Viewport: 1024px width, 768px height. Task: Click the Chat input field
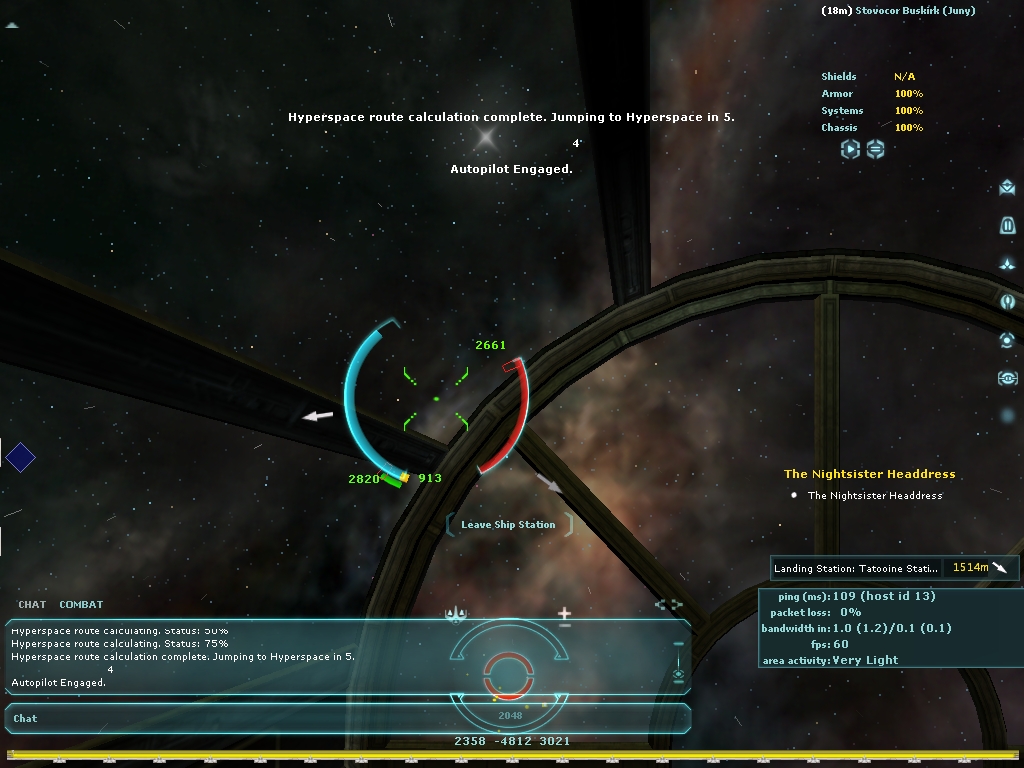point(340,718)
